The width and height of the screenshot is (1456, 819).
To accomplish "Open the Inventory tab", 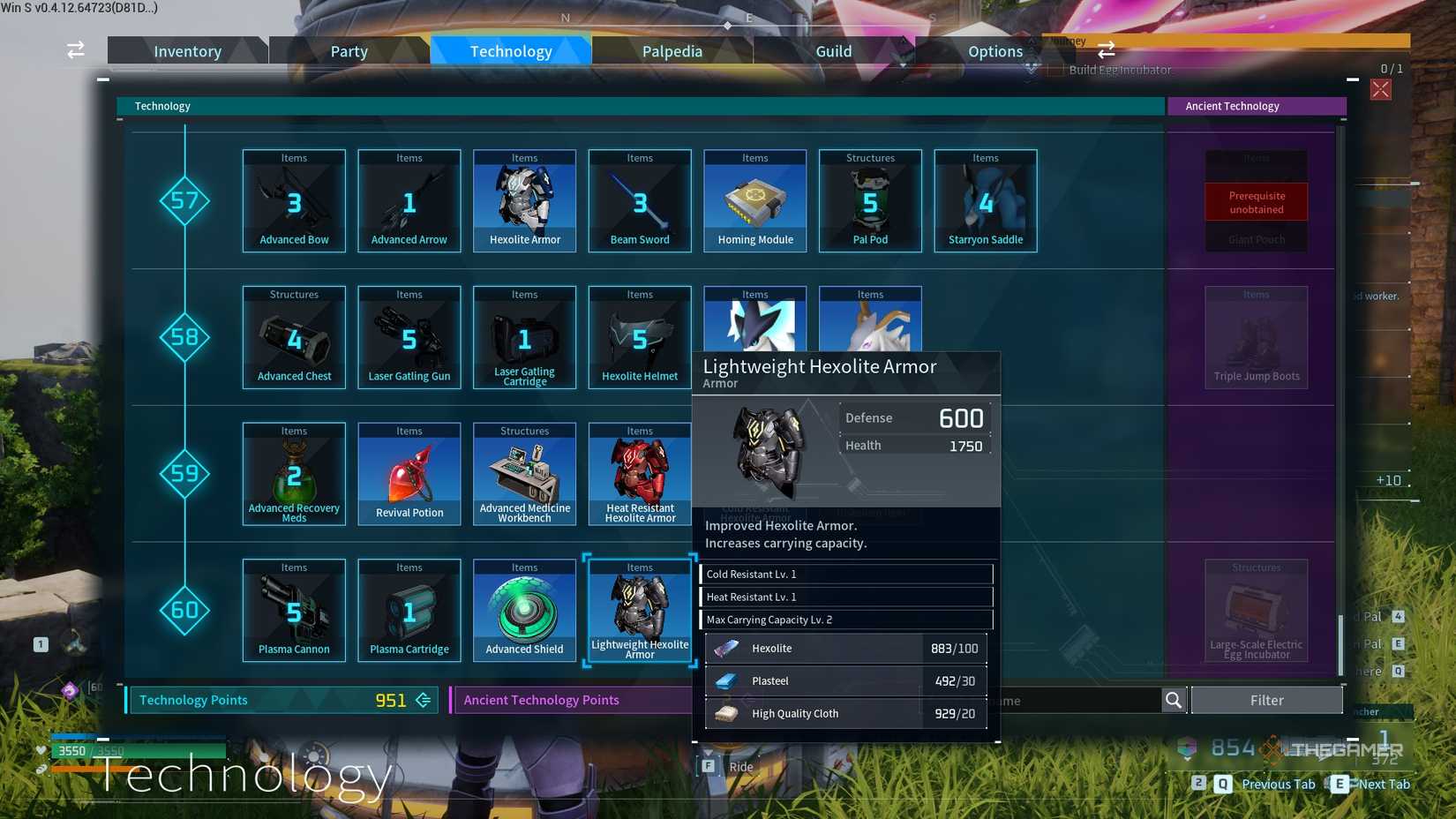I will [187, 50].
